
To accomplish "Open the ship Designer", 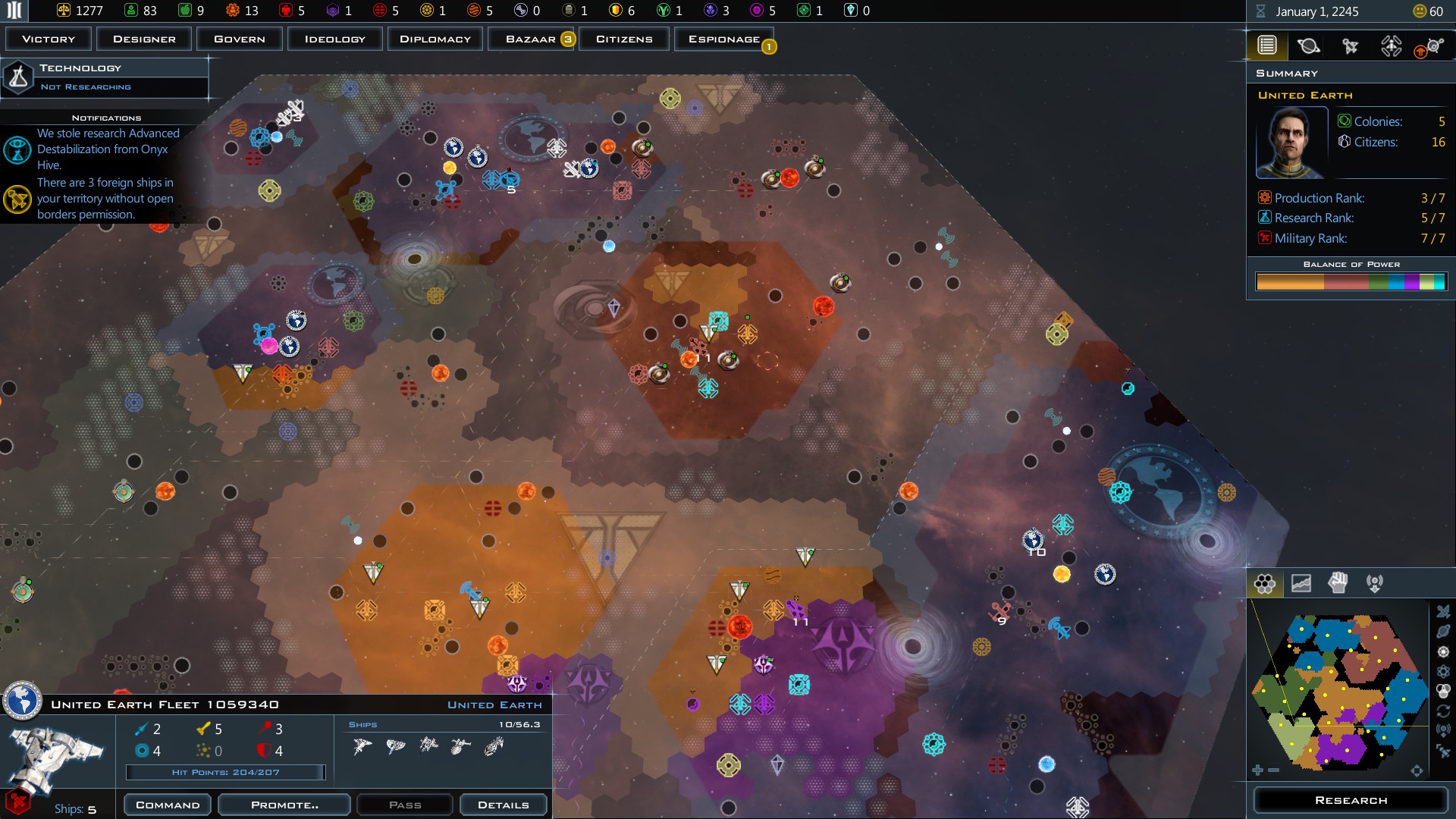I will pos(144,39).
